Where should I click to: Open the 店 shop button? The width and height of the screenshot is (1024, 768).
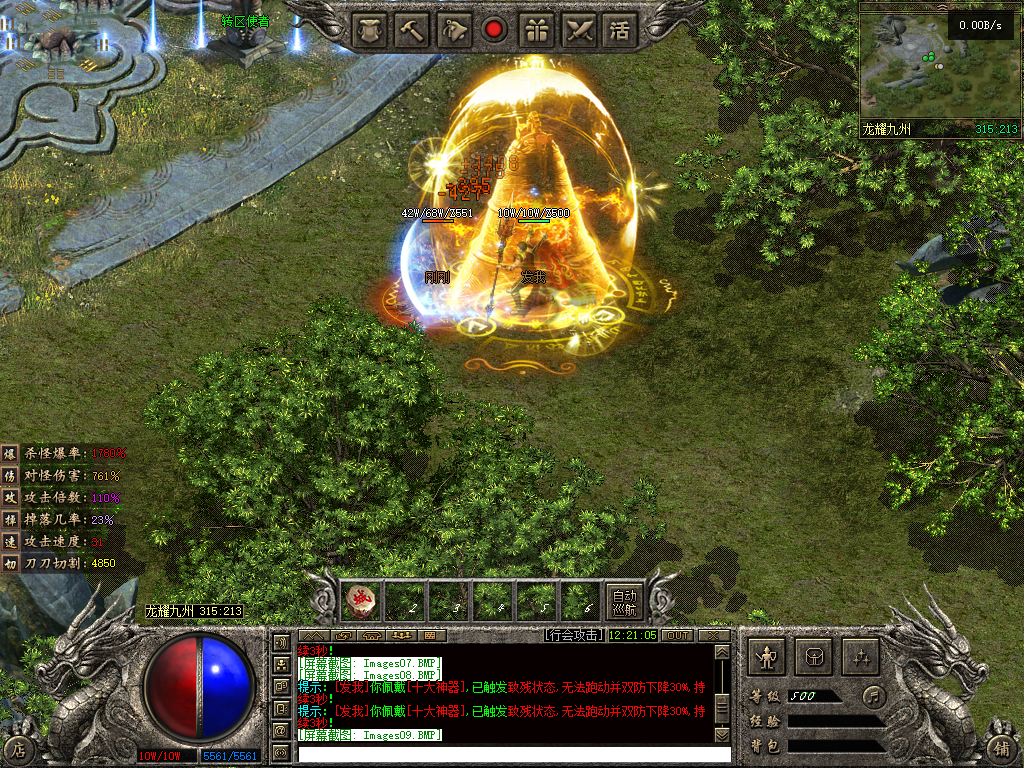(19, 748)
